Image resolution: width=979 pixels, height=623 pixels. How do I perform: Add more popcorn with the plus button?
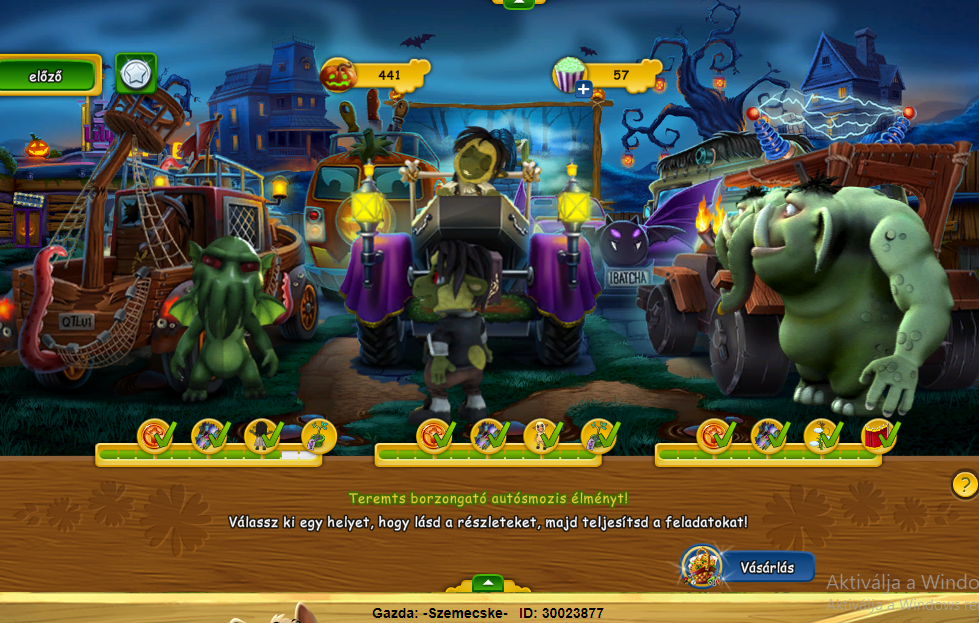tap(584, 89)
